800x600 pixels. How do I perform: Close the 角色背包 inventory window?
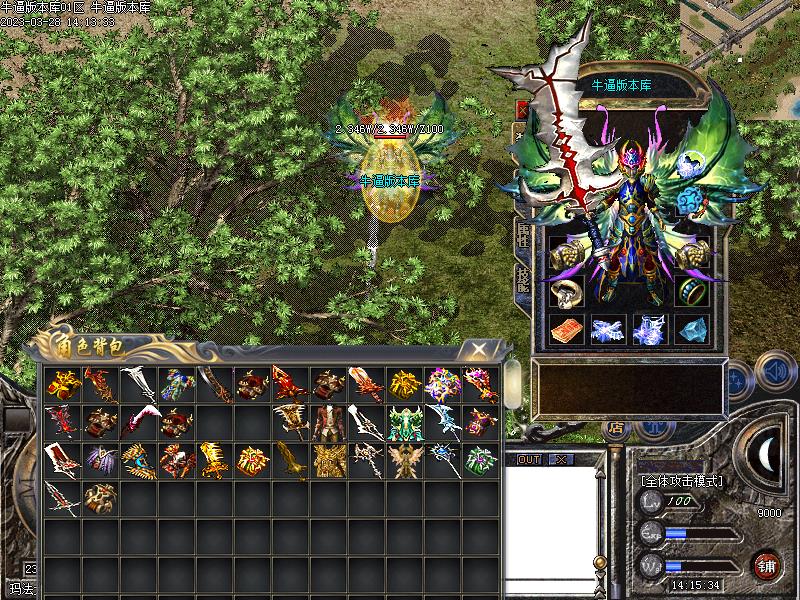coord(481,349)
